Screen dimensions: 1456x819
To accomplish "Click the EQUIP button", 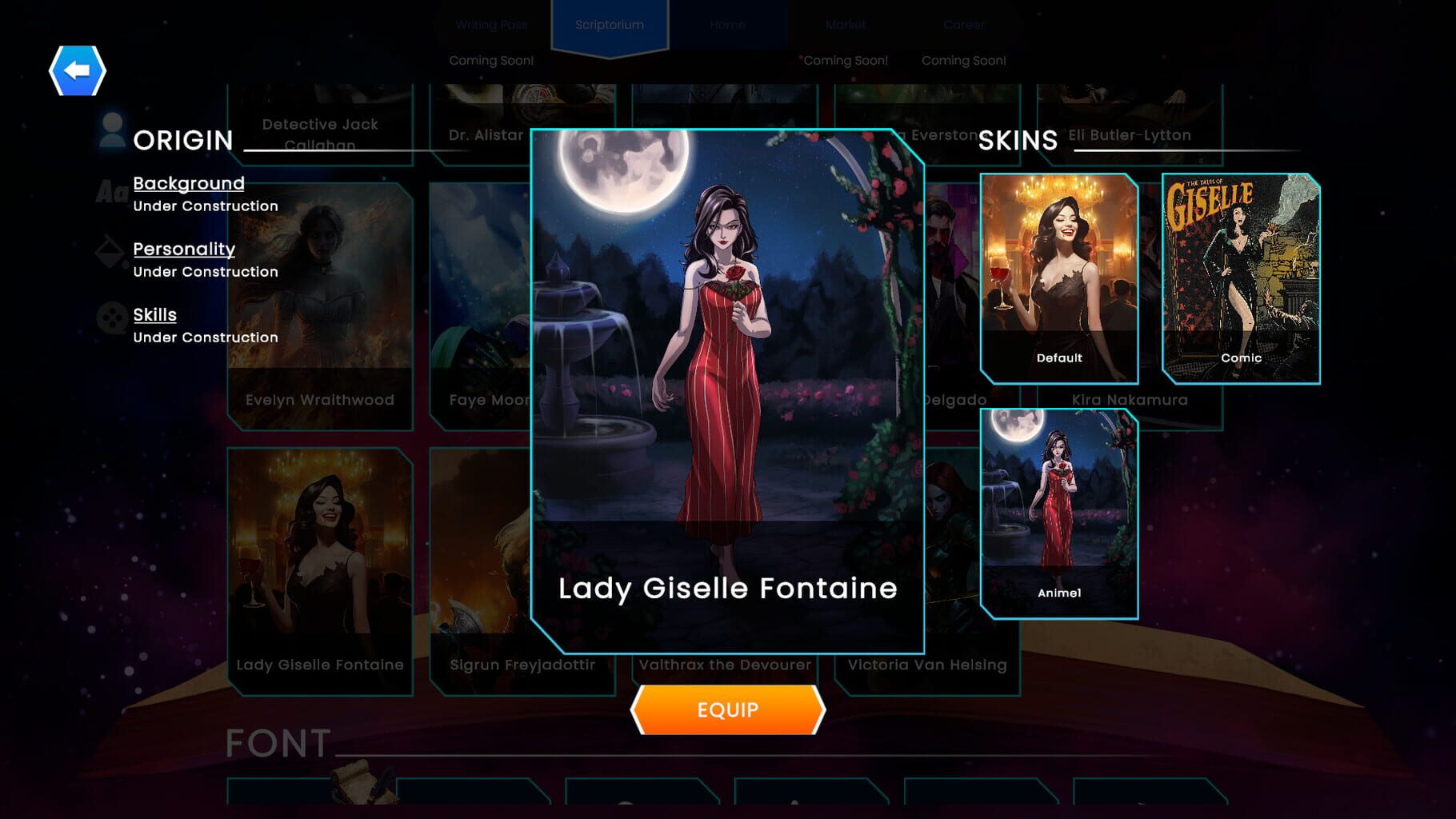I will pos(727,709).
